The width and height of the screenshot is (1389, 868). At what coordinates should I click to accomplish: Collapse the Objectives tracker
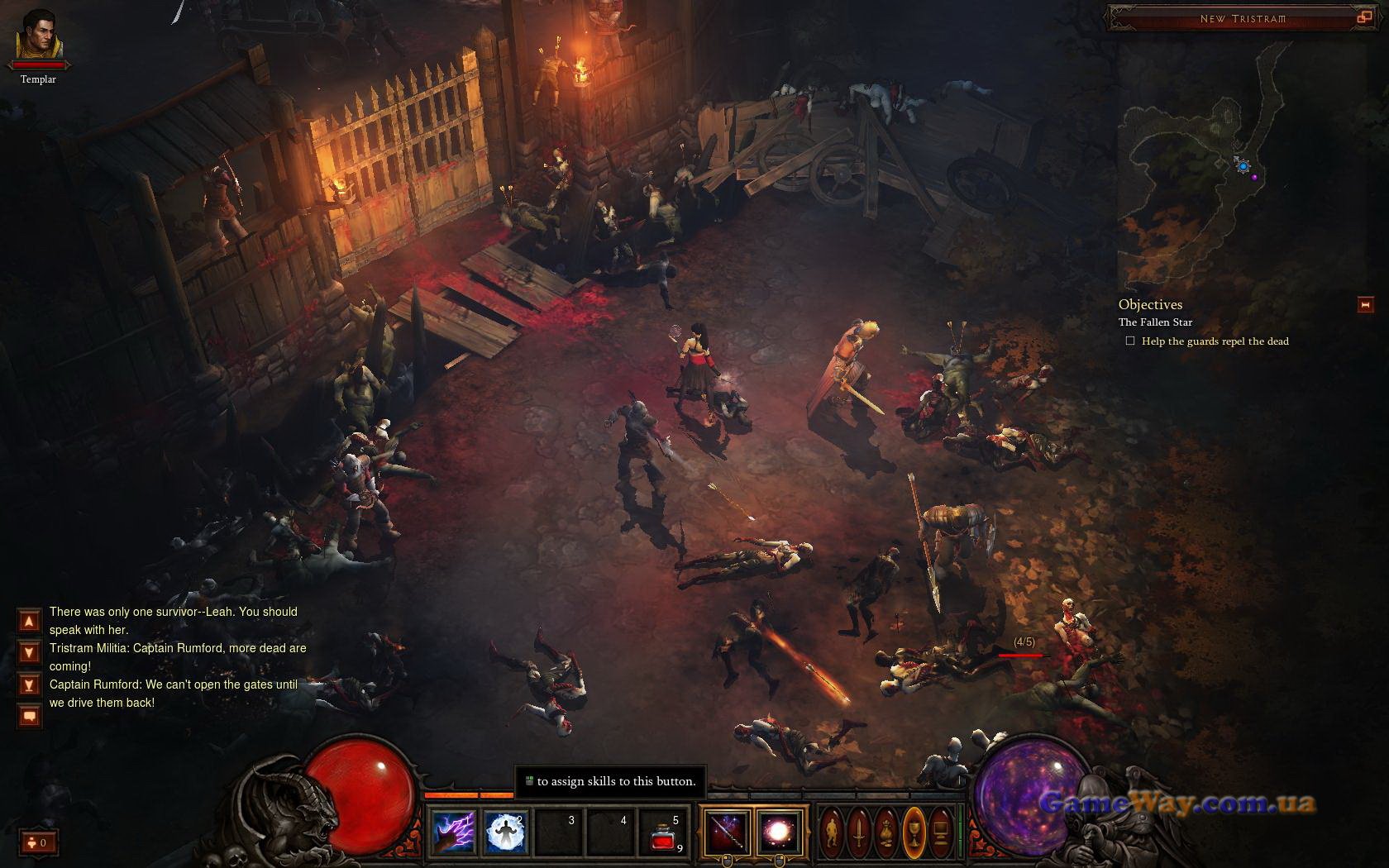pyautogui.click(x=1365, y=305)
